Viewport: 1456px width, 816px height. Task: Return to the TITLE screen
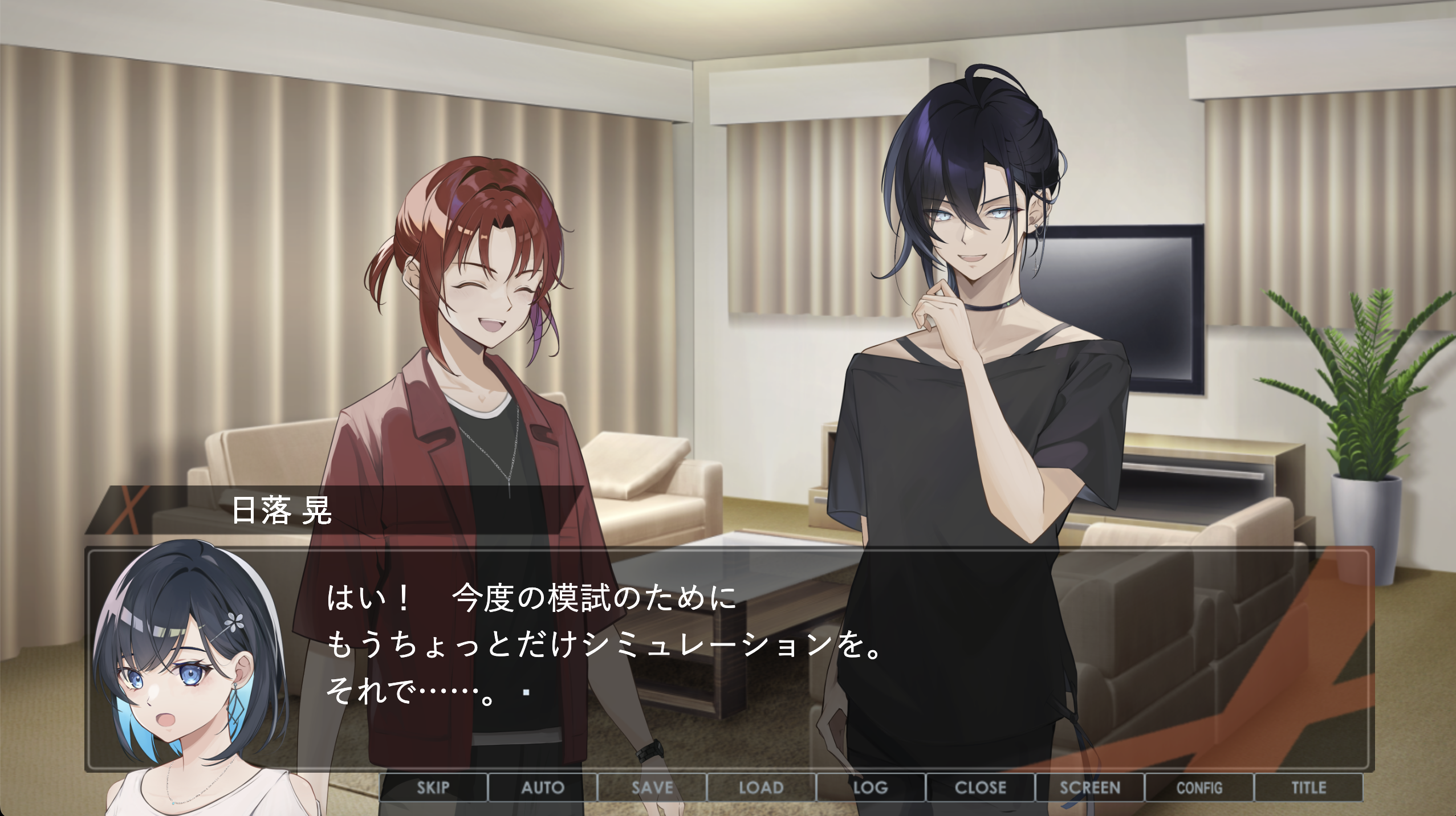1309,788
